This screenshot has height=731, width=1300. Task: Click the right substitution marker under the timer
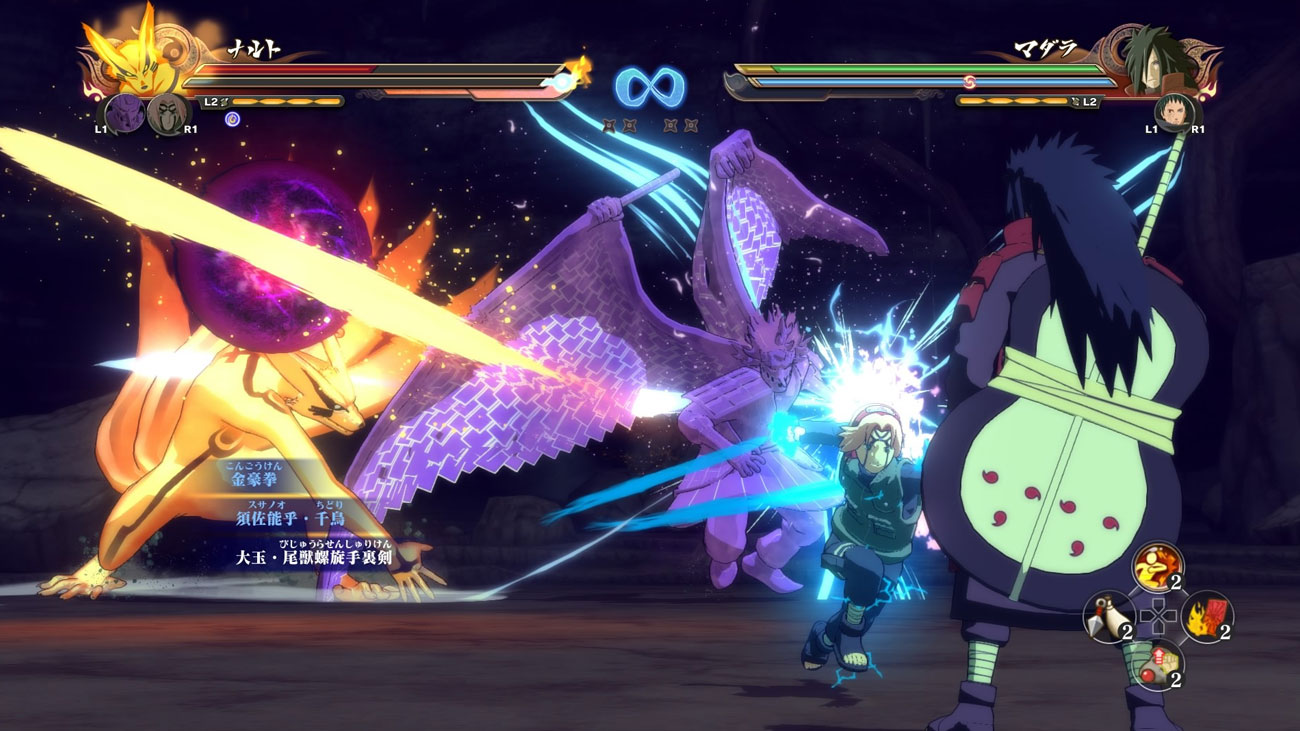coord(680,125)
